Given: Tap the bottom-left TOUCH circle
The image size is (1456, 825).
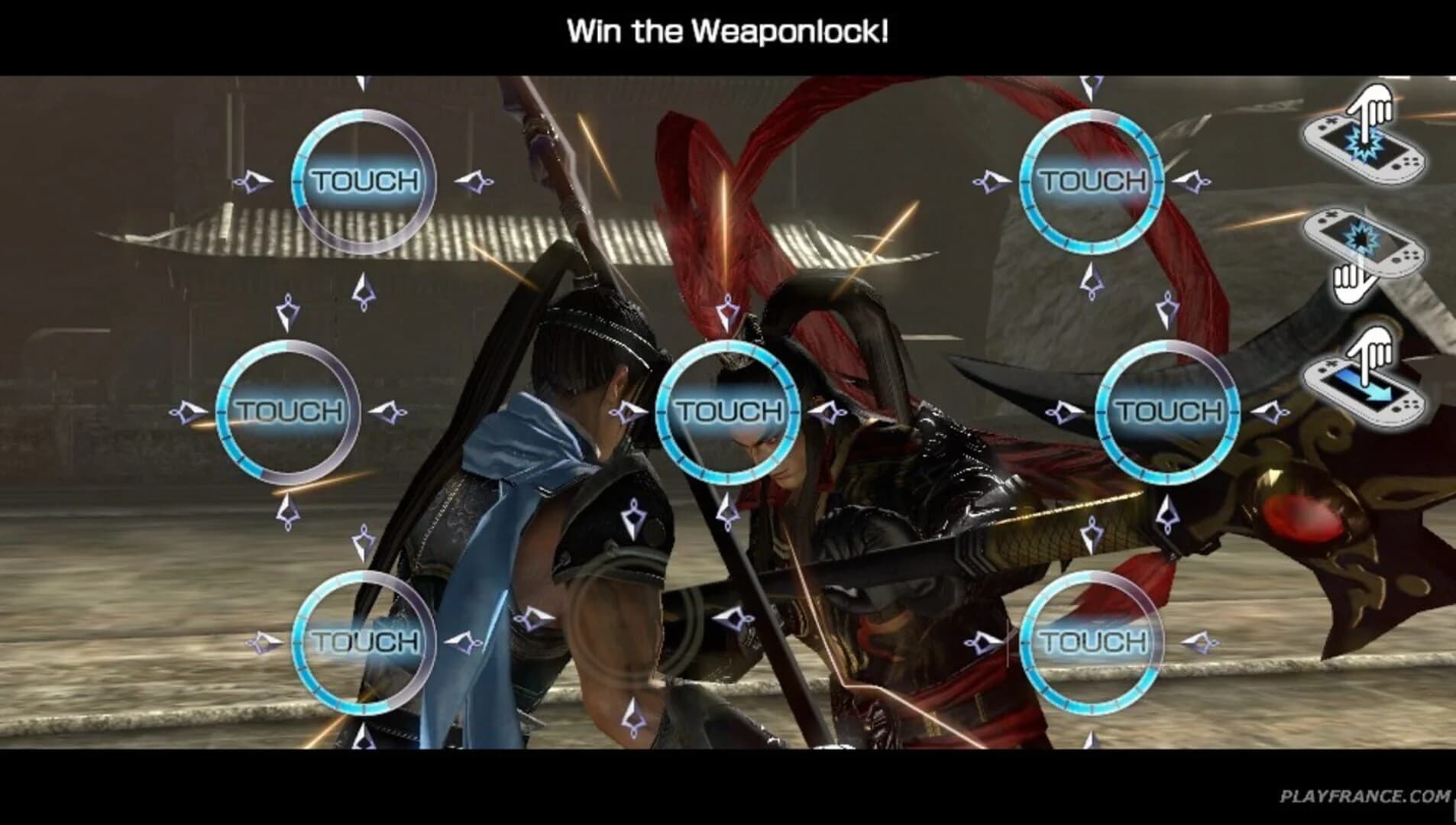Looking at the screenshot, I should tap(363, 642).
